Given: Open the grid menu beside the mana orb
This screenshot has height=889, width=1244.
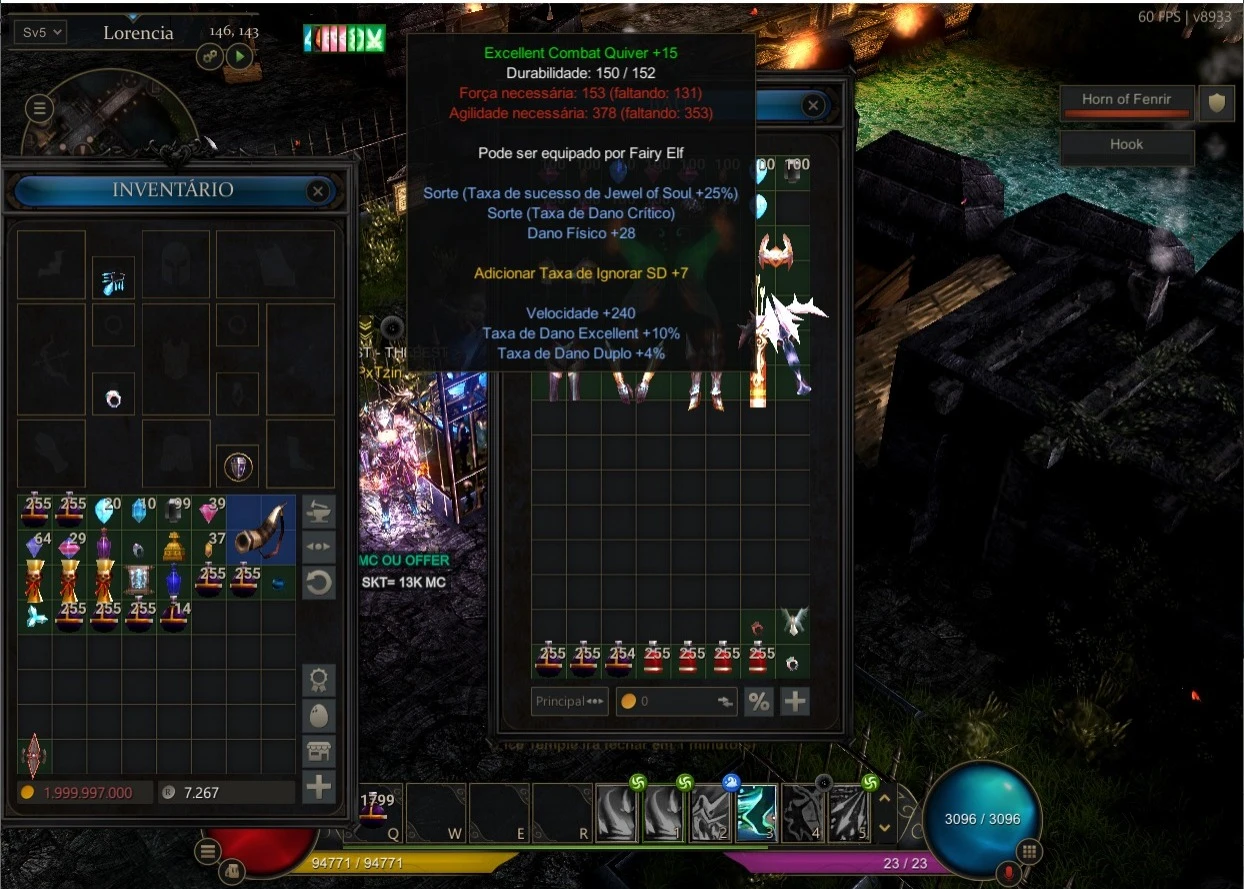Looking at the screenshot, I should click(x=1029, y=852).
